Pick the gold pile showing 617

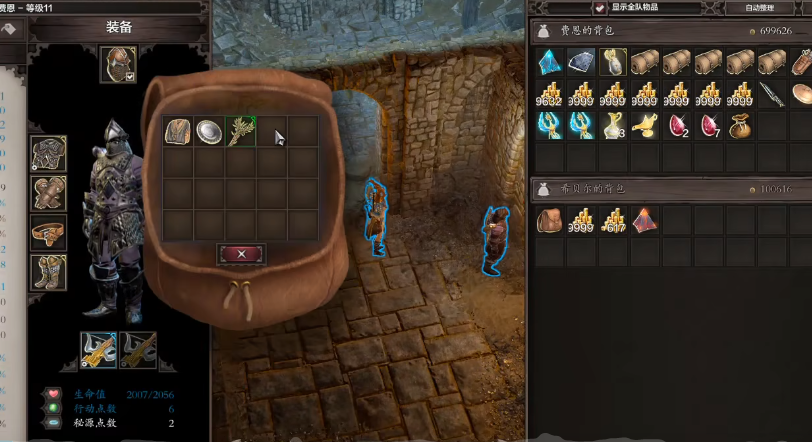point(613,220)
